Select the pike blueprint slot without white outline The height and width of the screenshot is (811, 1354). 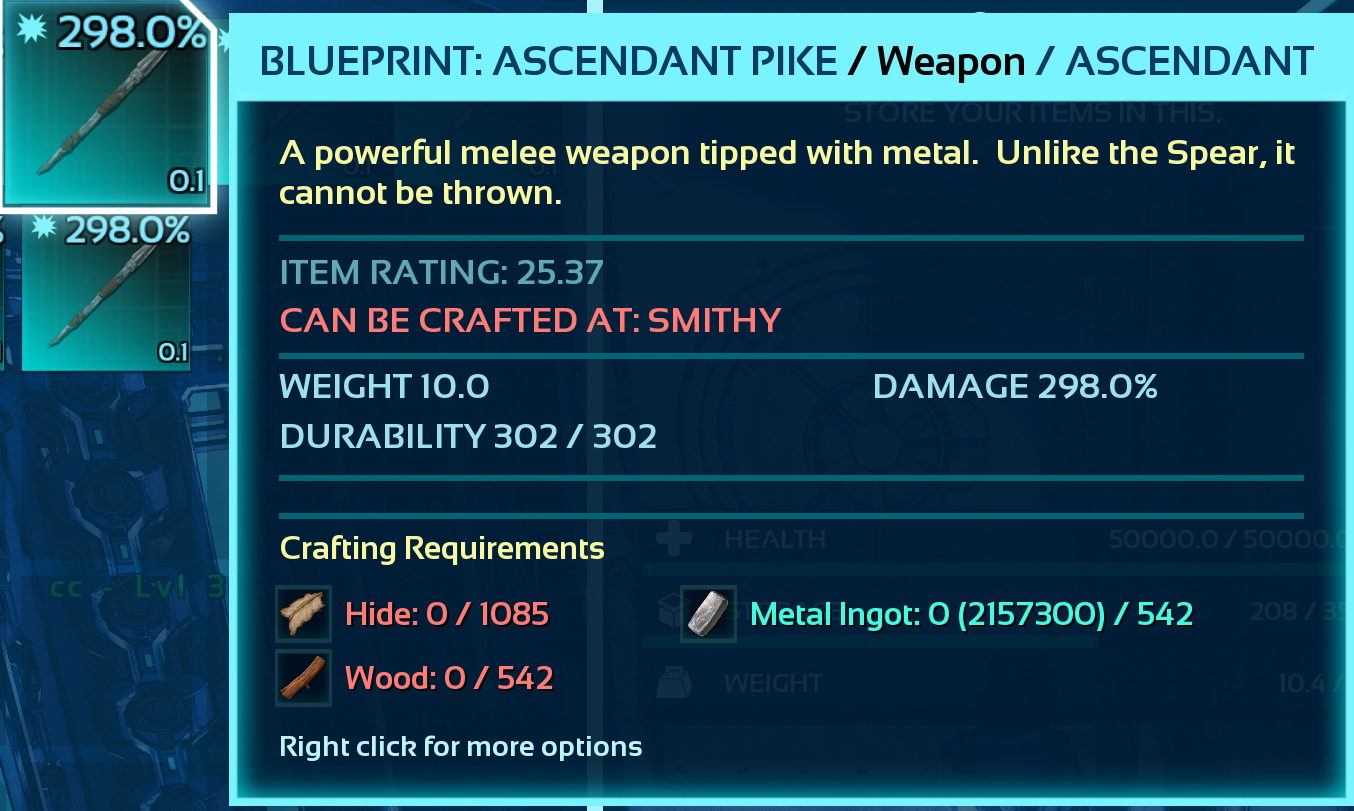click(106, 293)
